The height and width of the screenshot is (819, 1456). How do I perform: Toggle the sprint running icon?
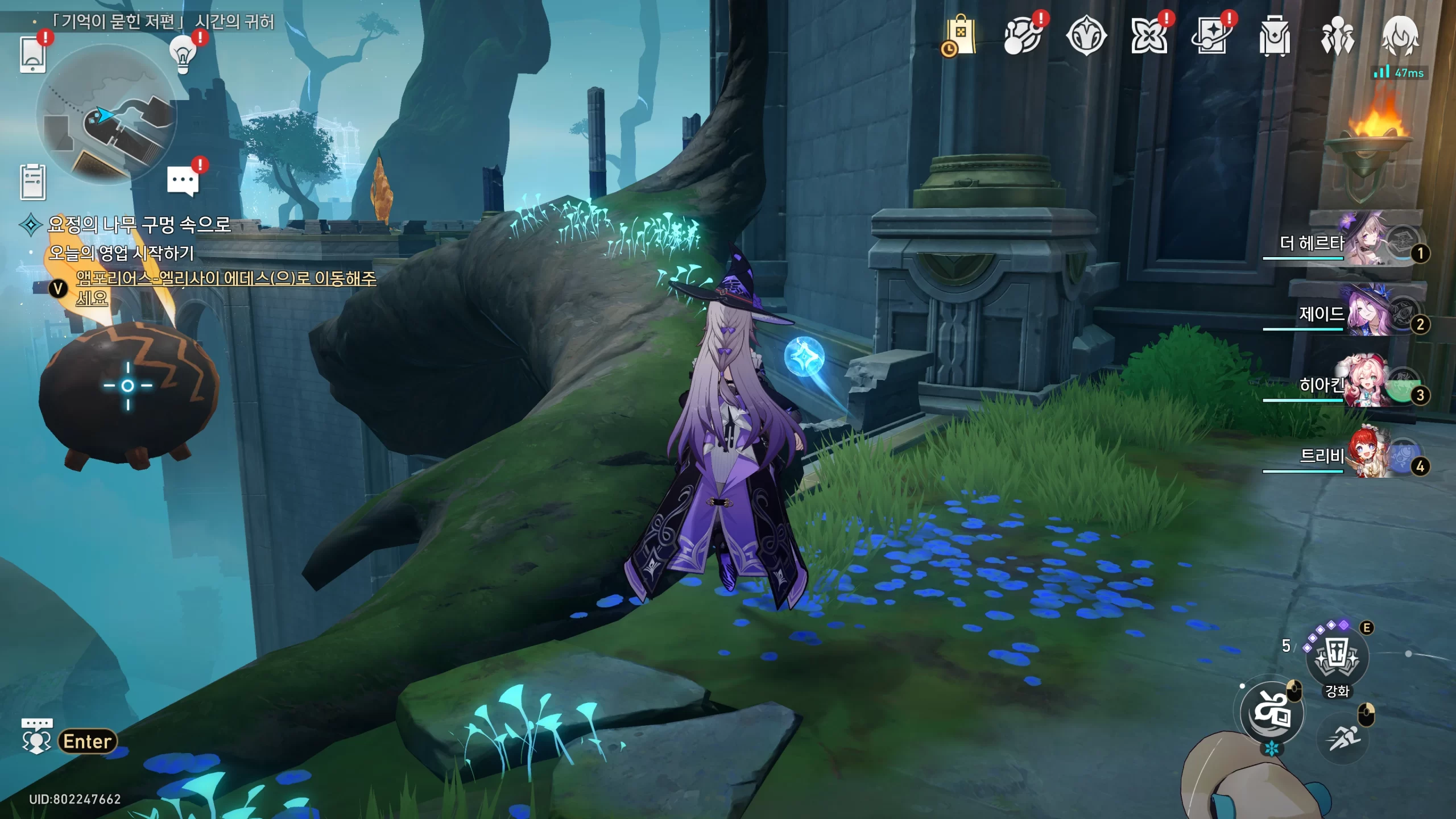point(1343,738)
